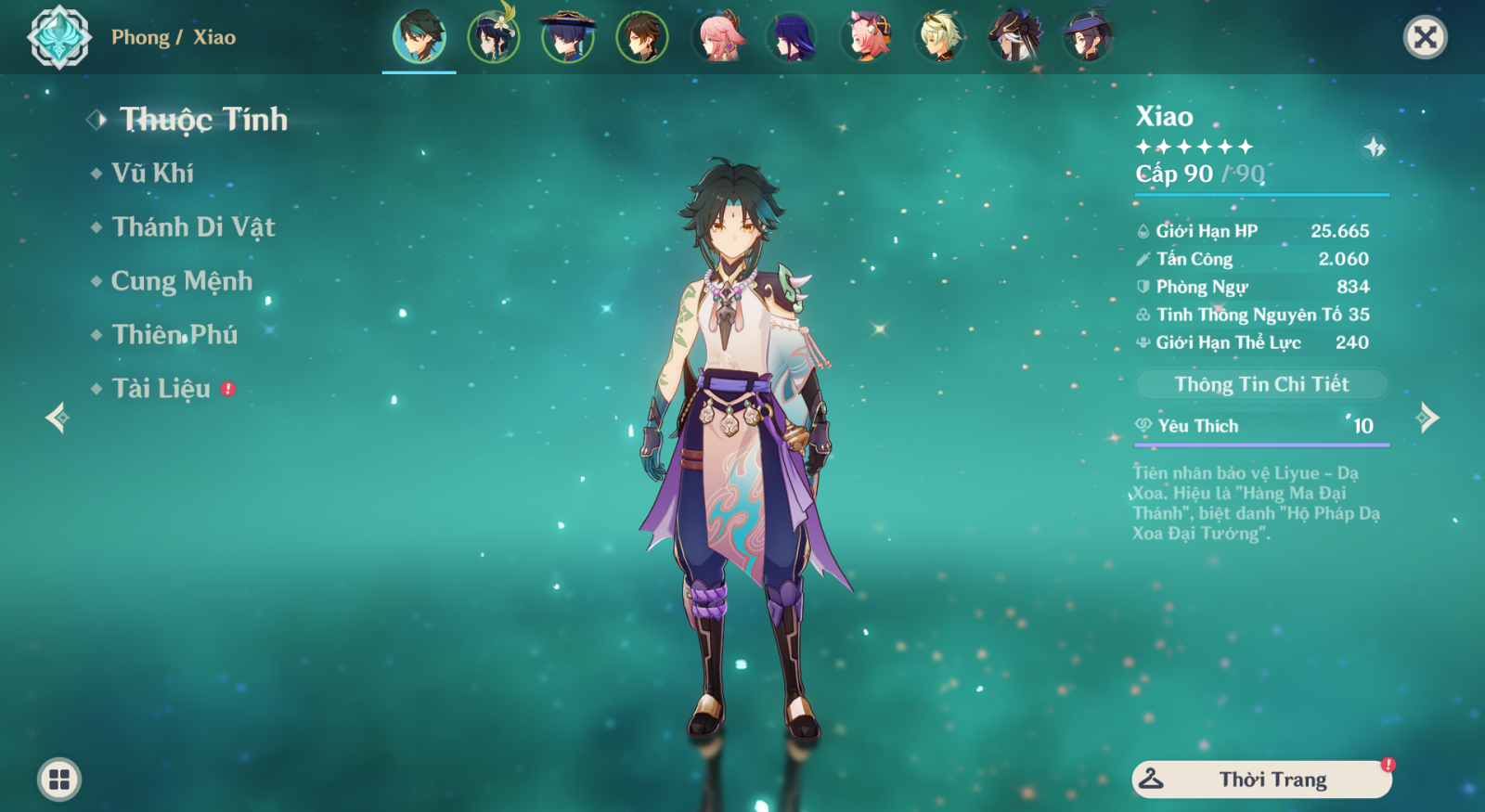Switch to the previous character arrow
Viewport: 1485px width, 812px height.
click(57, 418)
